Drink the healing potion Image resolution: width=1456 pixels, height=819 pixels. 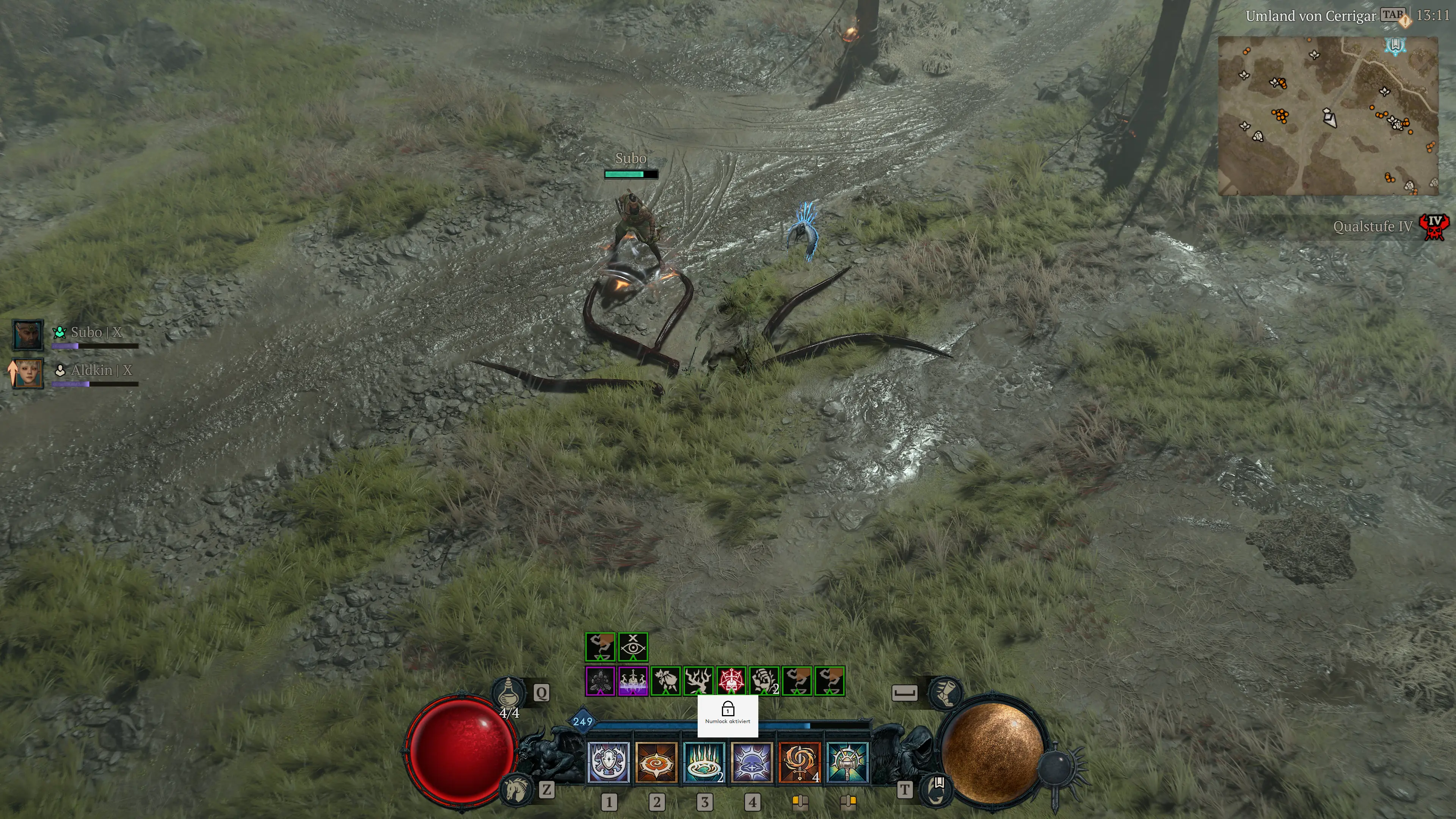pyautogui.click(x=509, y=692)
